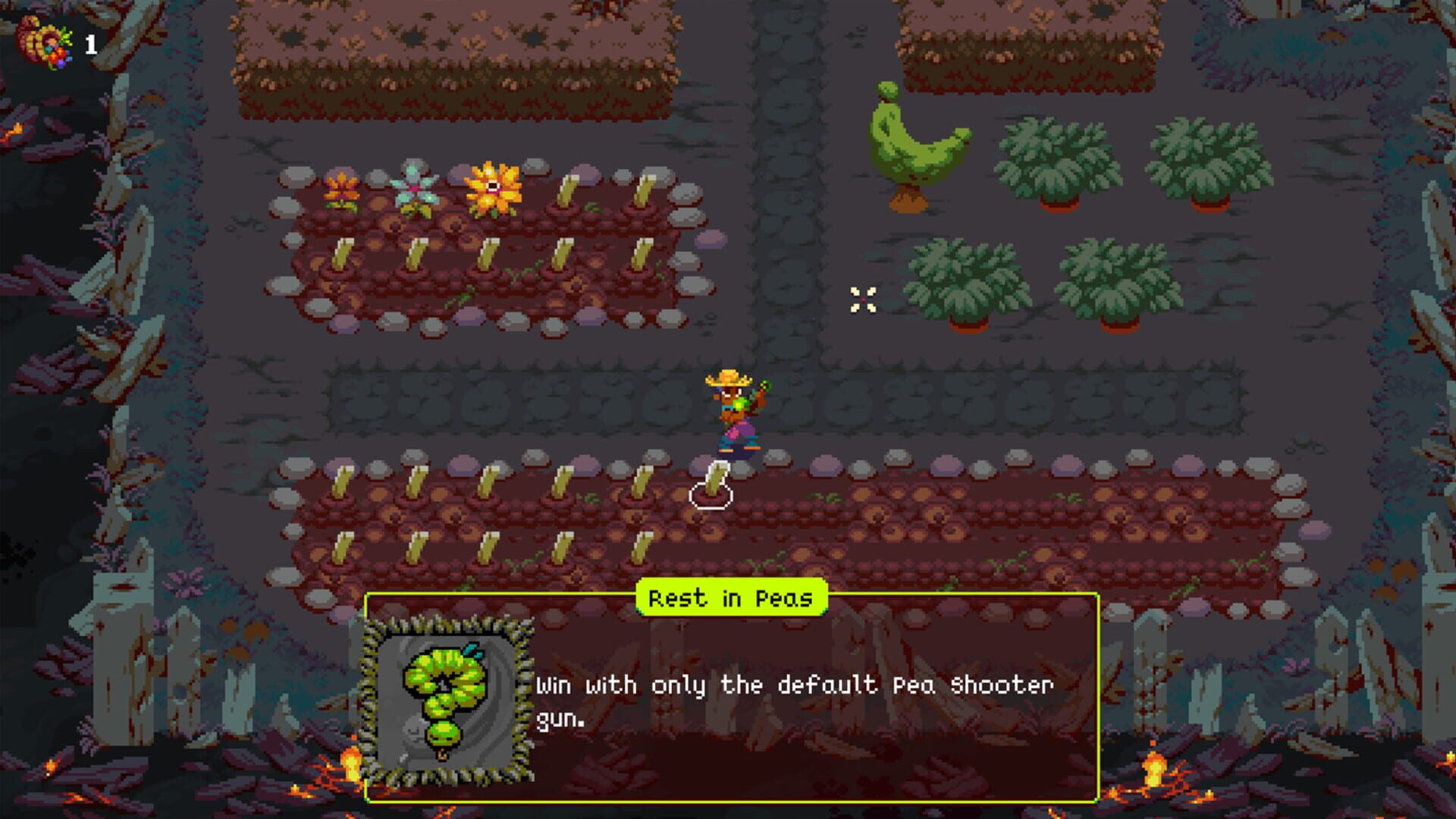Toggle the highlighted circled fence post

[713, 485]
